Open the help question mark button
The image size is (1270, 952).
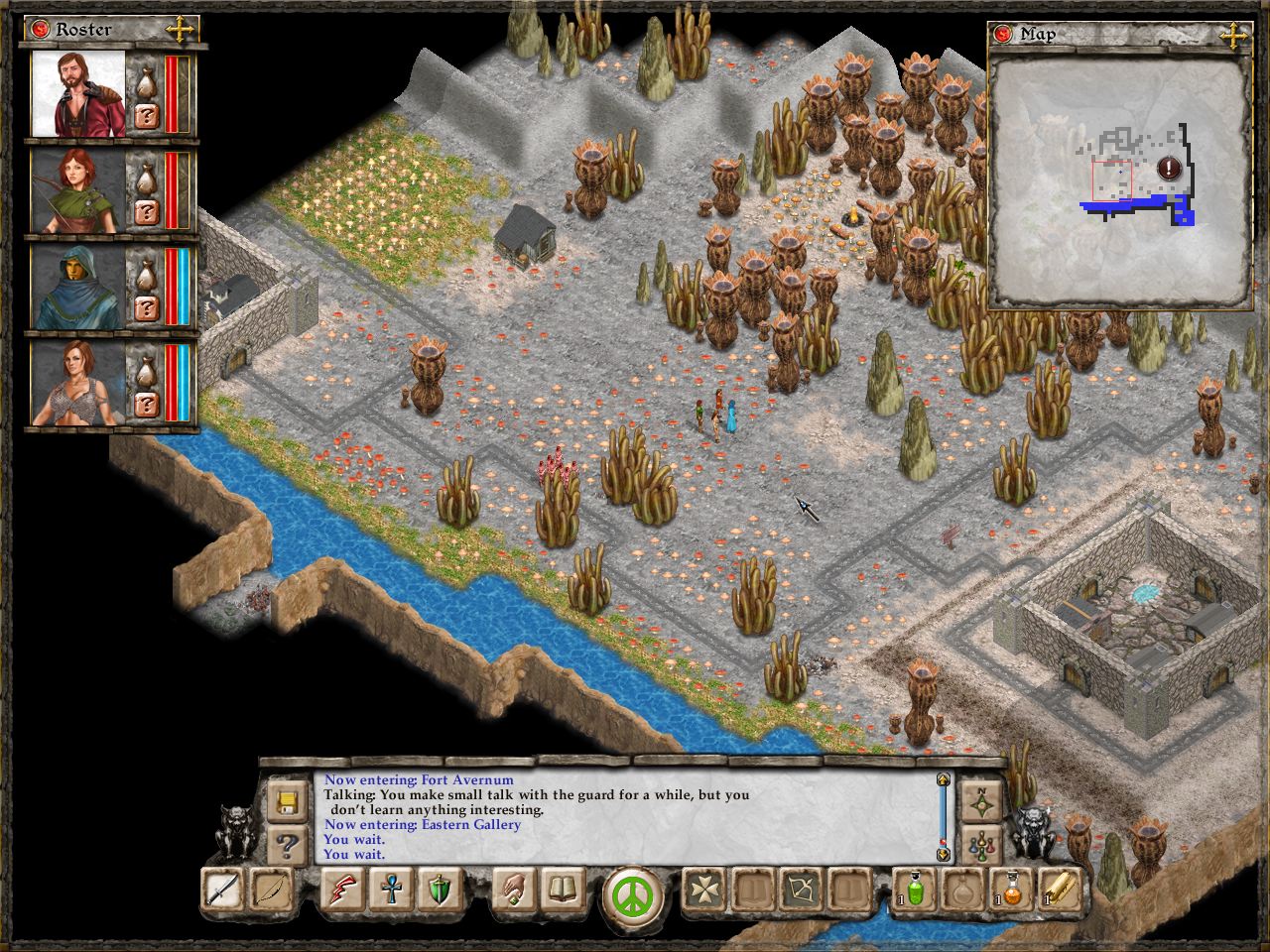click(289, 846)
